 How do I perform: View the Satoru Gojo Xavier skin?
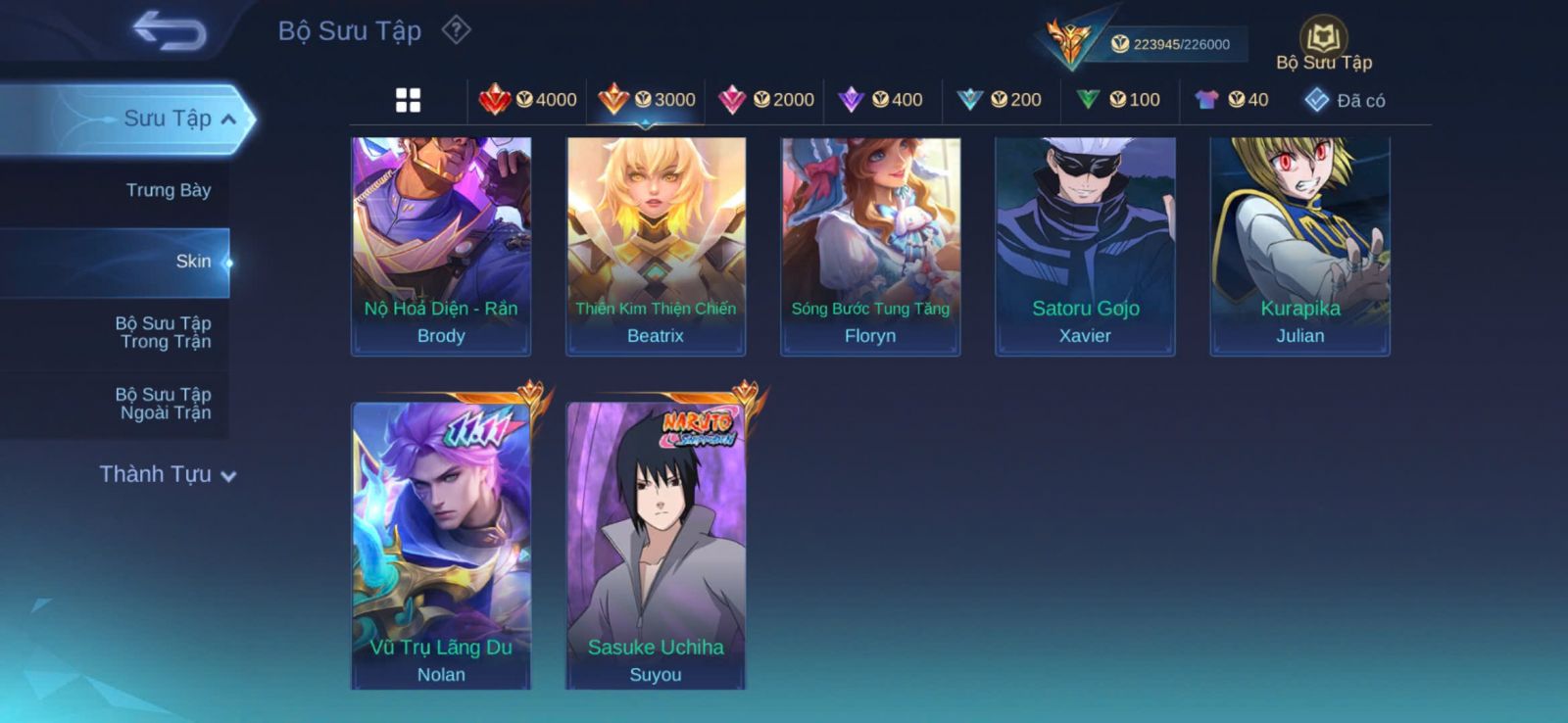1085,245
